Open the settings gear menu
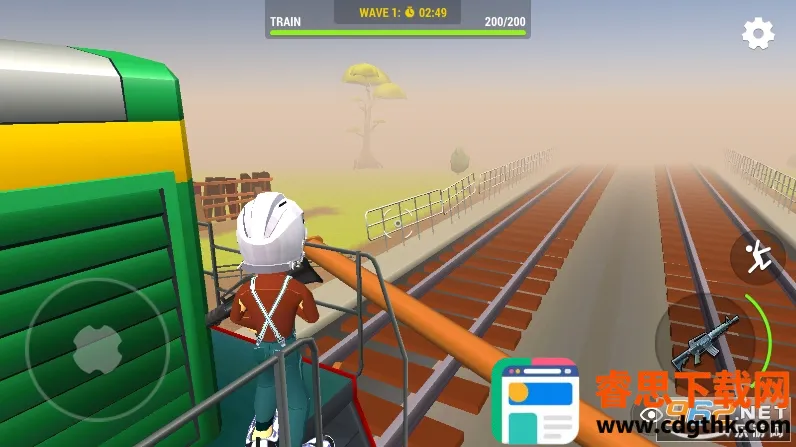This screenshot has height=447, width=796. (x=758, y=34)
